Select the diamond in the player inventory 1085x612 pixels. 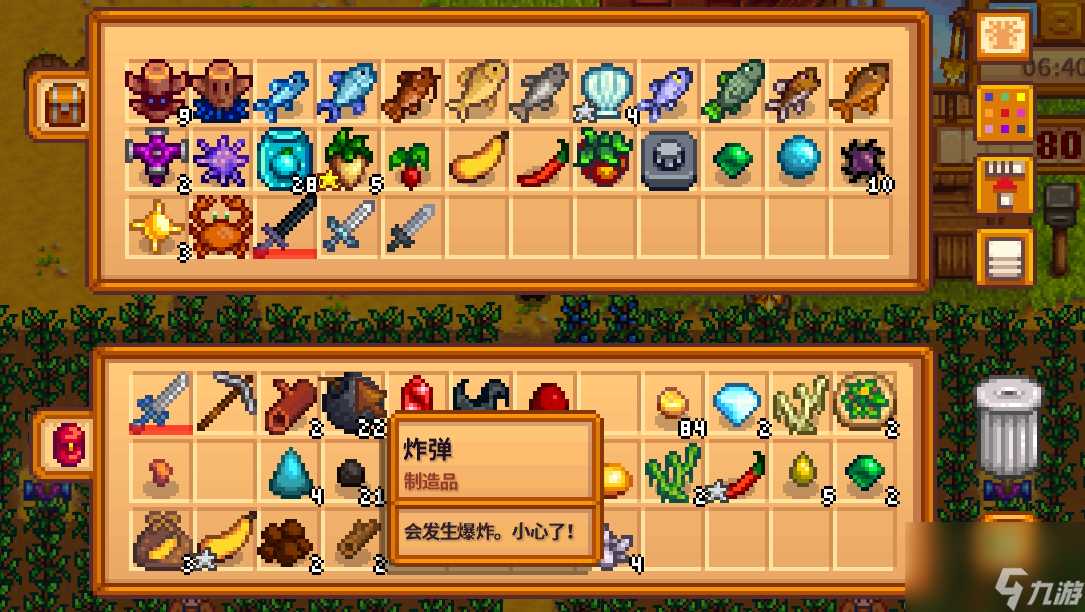(x=738, y=402)
